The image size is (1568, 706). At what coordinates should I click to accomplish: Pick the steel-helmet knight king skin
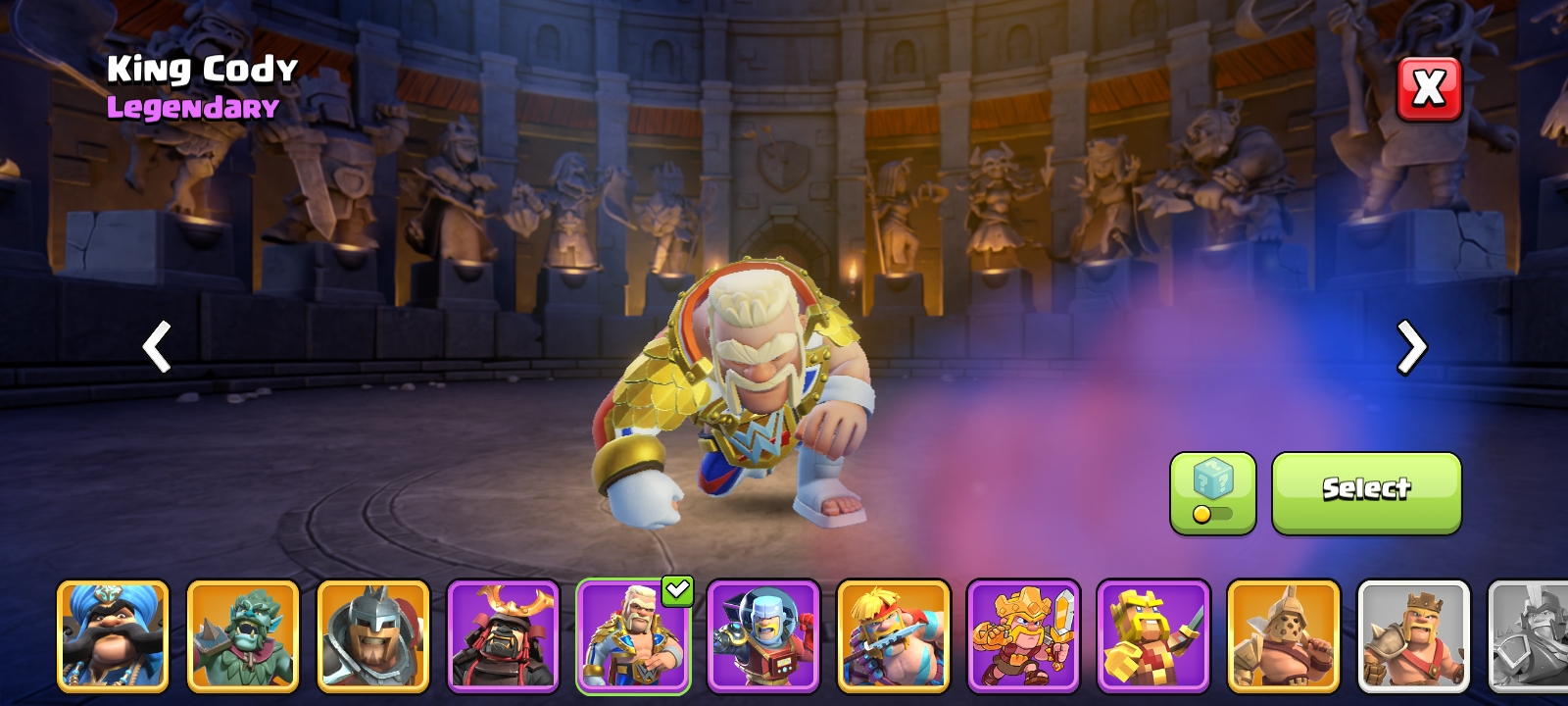coord(373,635)
